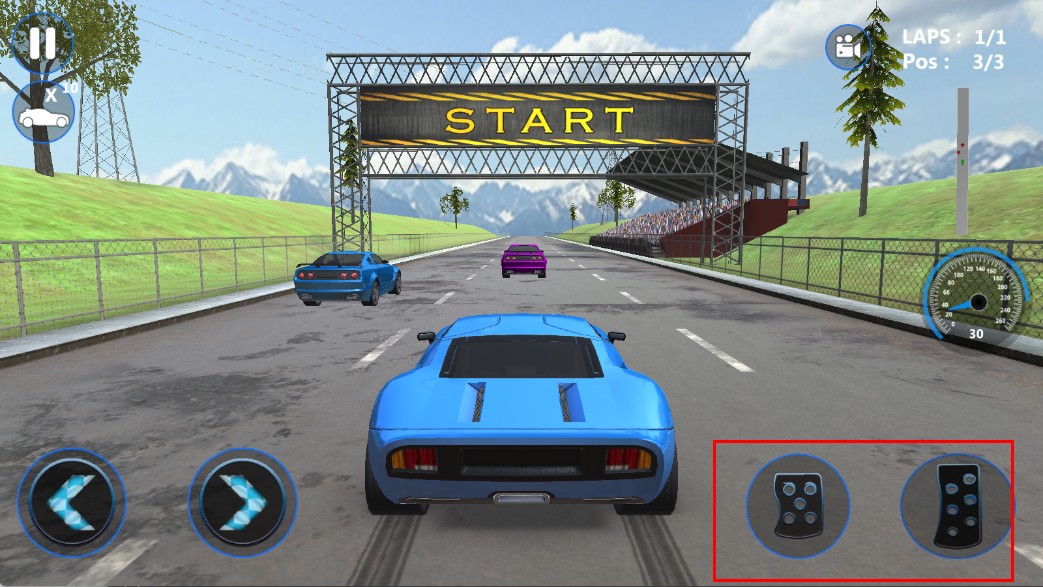Steer left with the left arrow
1043x587 pixels.
point(72,502)
